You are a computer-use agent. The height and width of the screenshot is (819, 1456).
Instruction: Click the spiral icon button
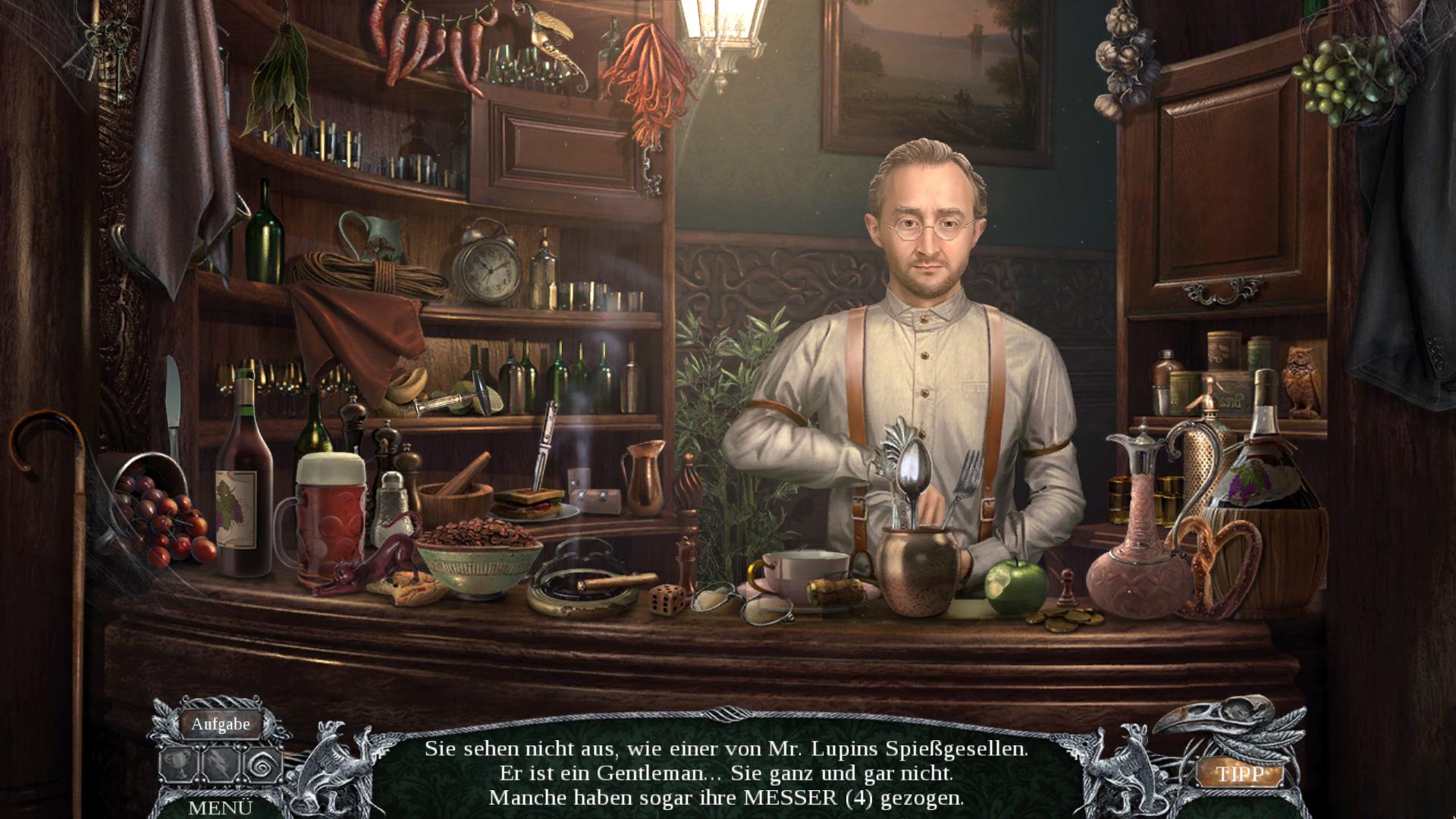click(262, 765)
